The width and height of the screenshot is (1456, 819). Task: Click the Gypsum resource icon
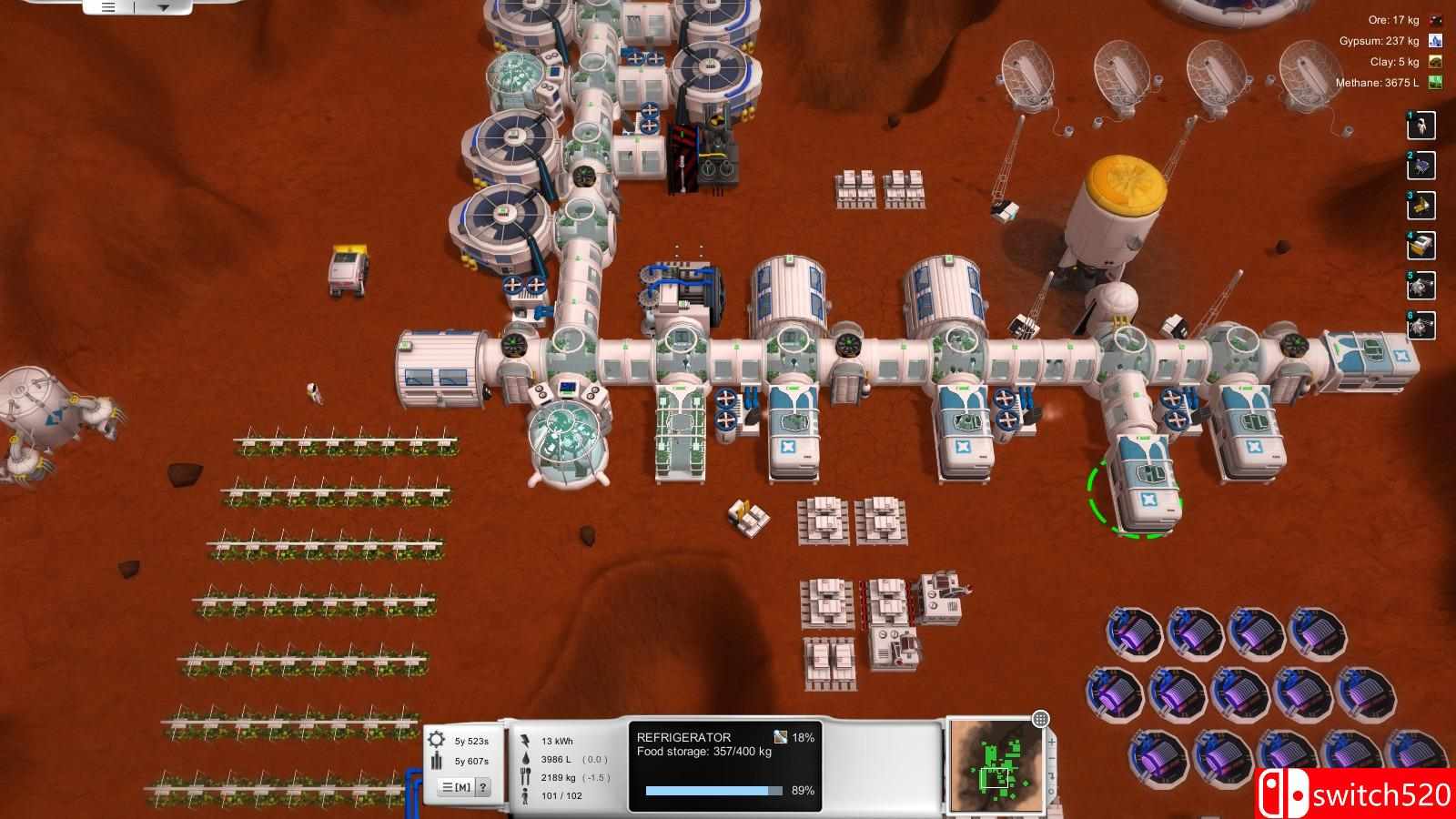[x=1436, y=41]
